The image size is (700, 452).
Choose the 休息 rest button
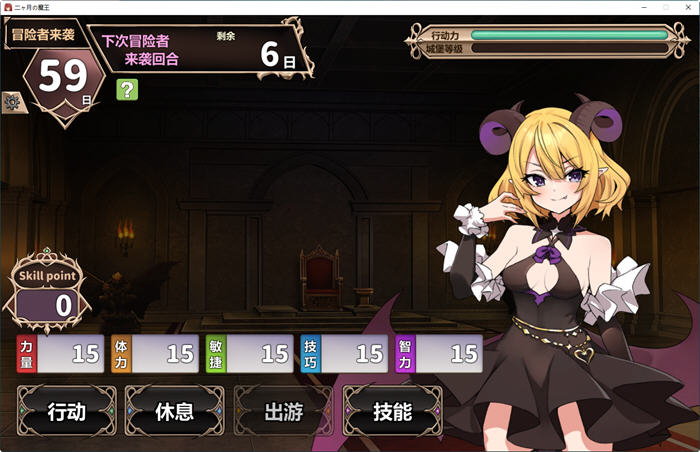click(x=174, y=411)
